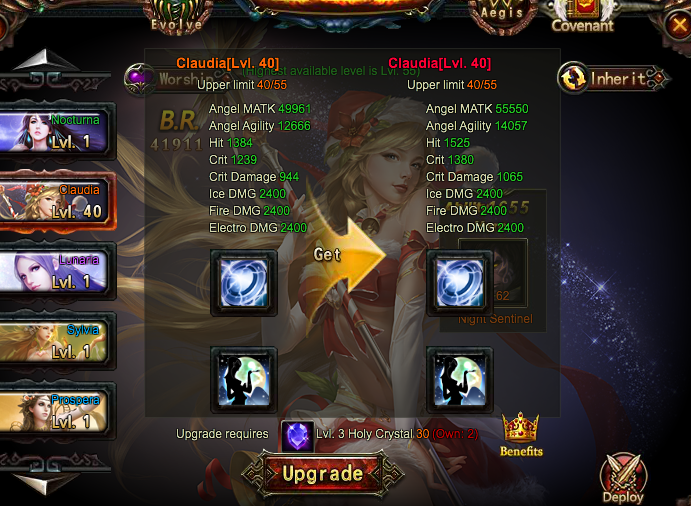691x506 pixels.
Task: Select the Prospera angel entry
Action: [58, 412]
